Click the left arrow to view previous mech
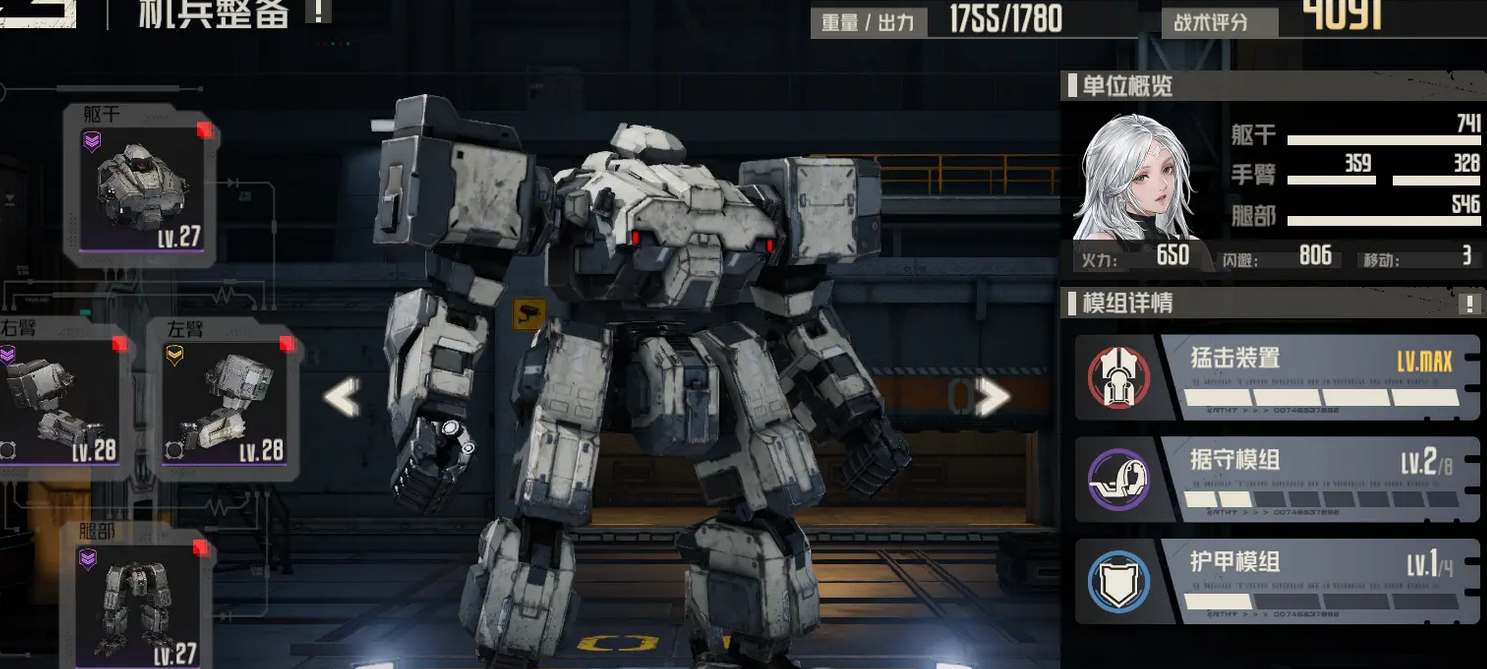 [342, 398]
